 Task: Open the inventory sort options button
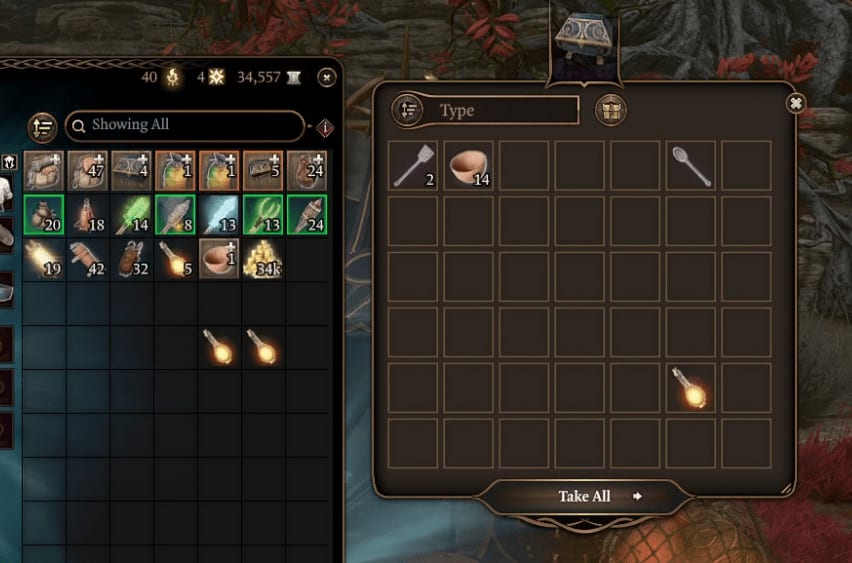42,126
